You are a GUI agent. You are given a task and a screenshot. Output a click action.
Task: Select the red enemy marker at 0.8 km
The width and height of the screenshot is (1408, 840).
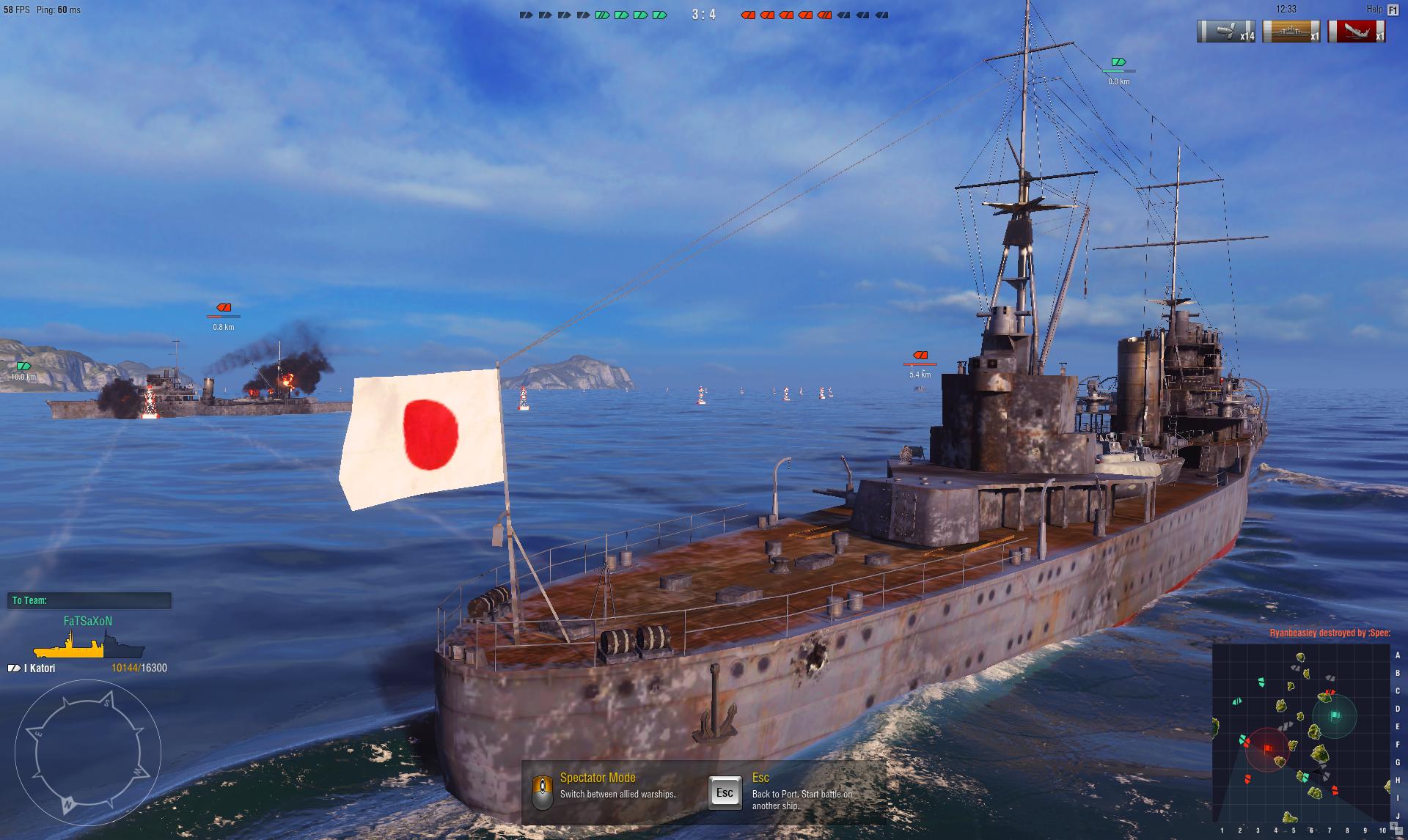[224, 308]
